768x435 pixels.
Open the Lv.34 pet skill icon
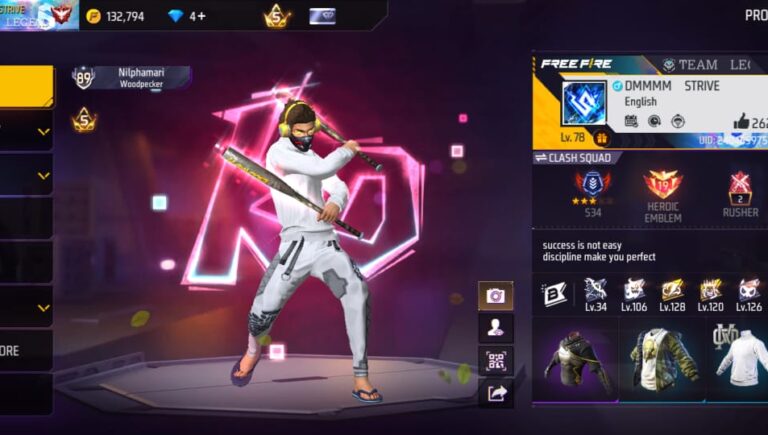pos(596,291)
